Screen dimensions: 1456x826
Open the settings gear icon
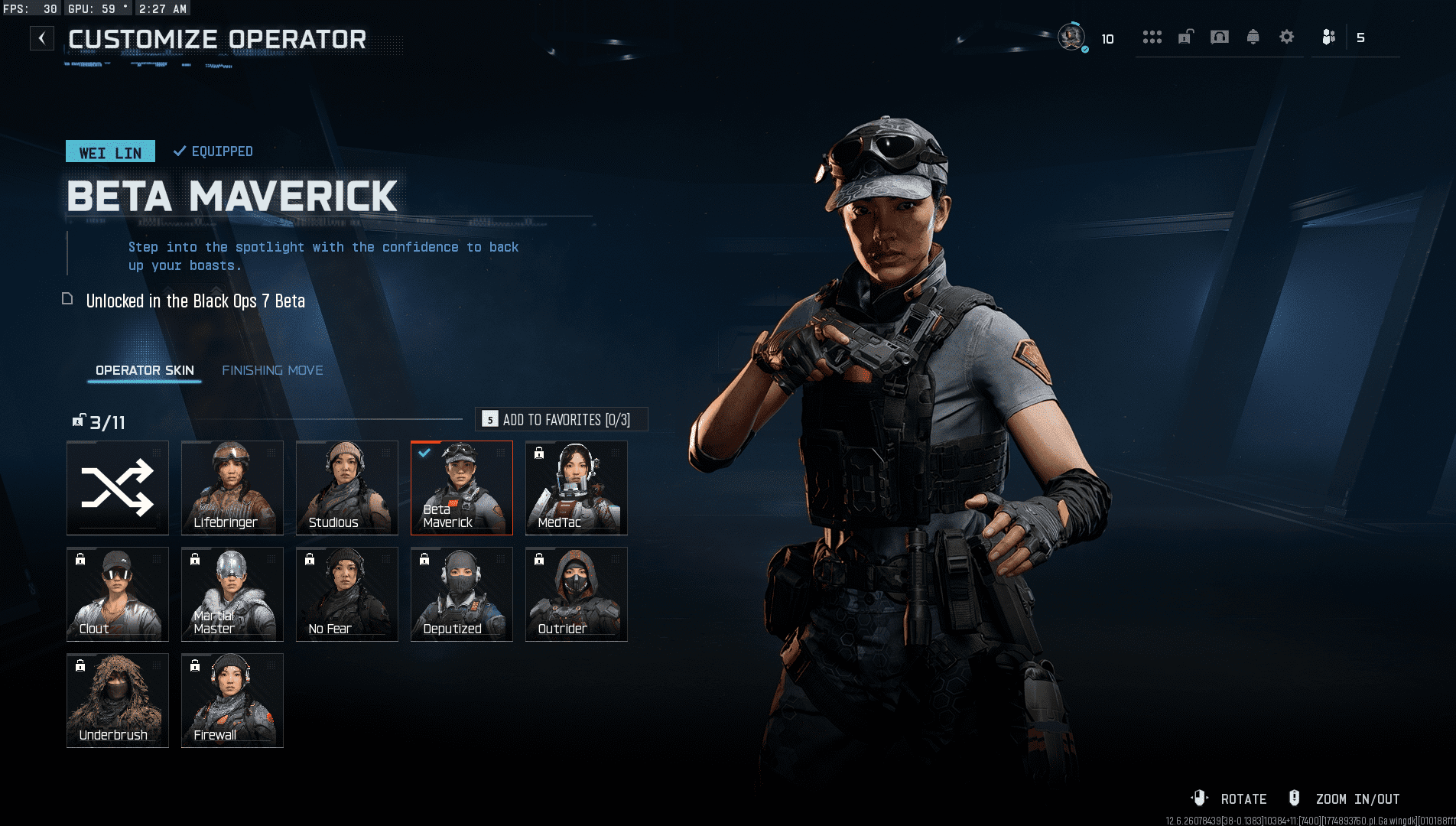coord(1287,37)
